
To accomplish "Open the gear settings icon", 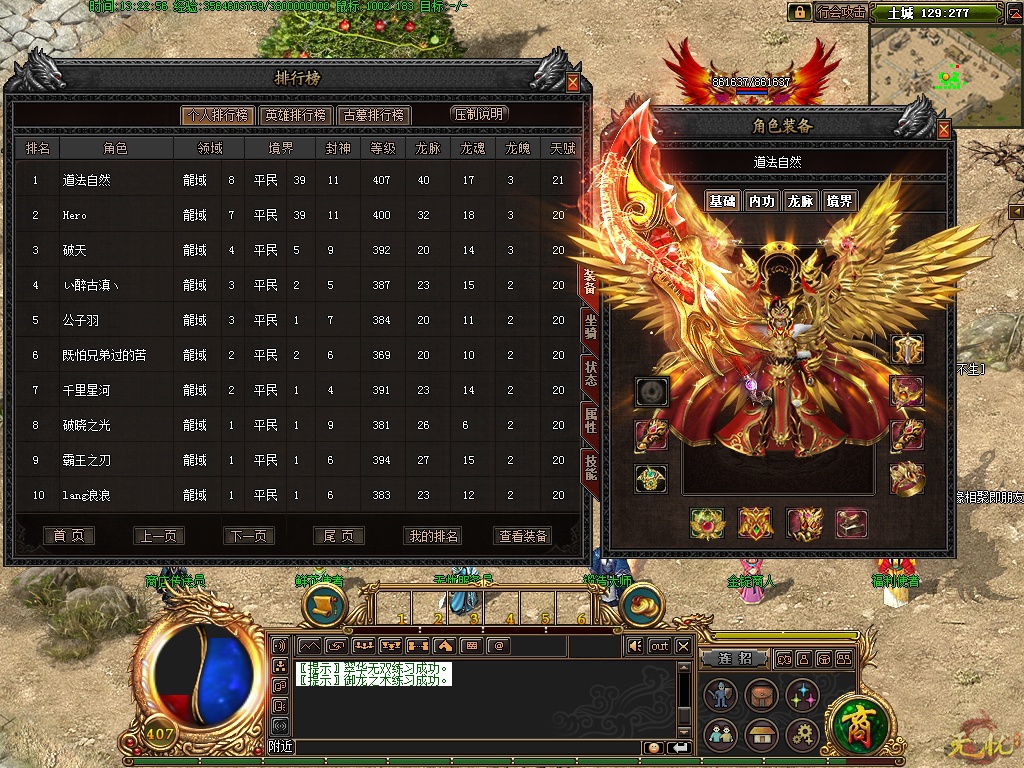I will tap(802, 736).
